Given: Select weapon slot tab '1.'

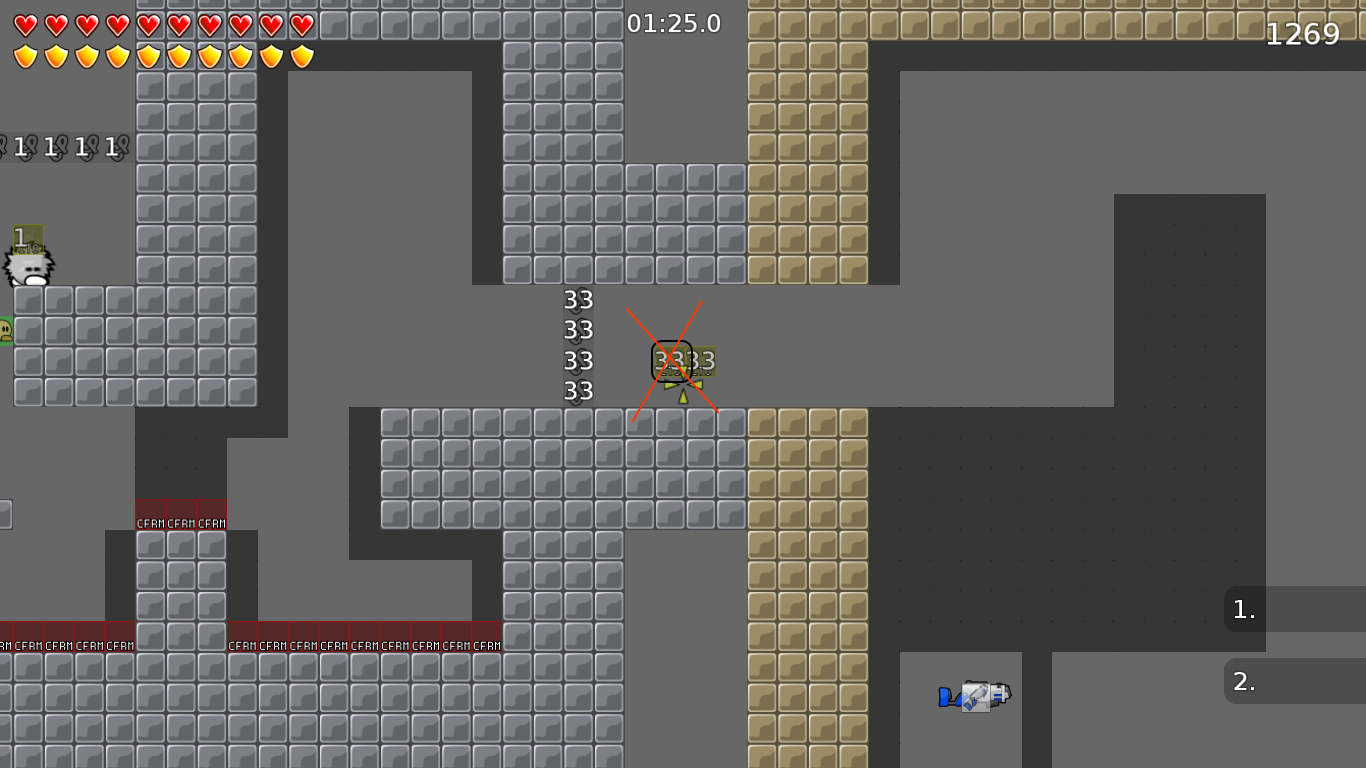Looking at the screenshot, I should click(x=1243, y=610).
